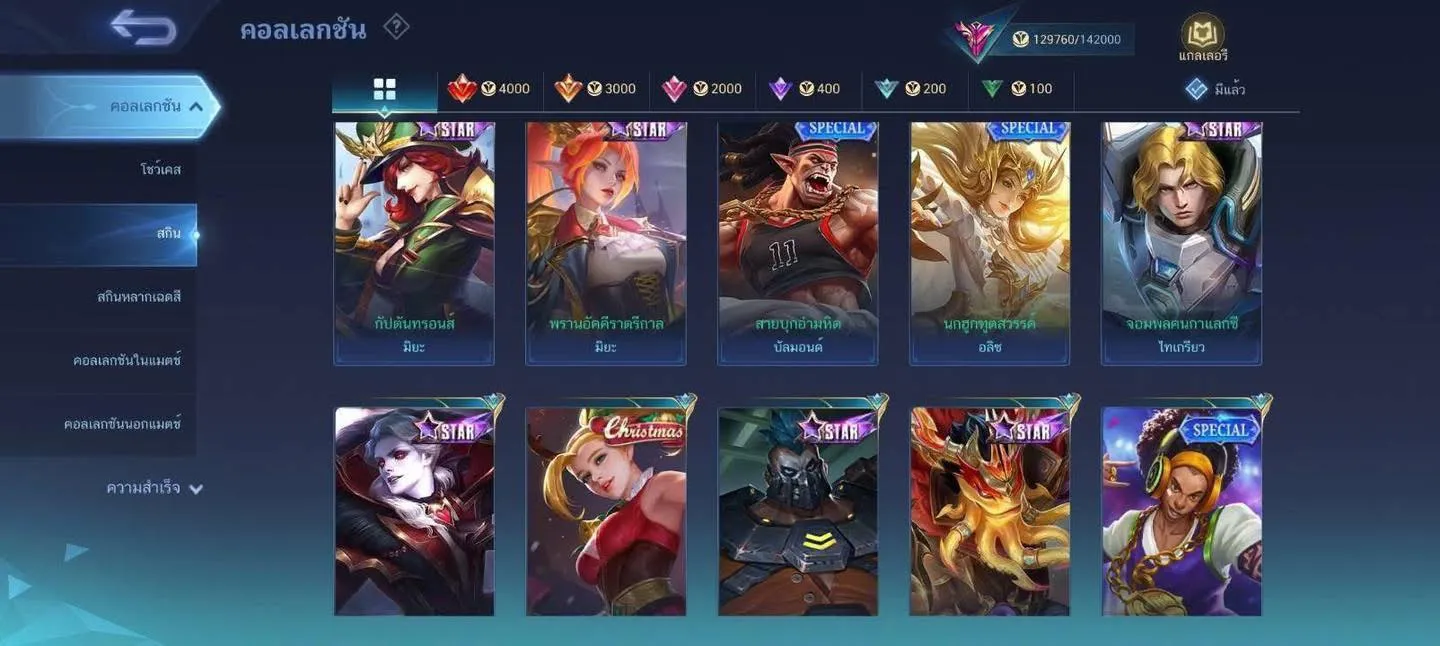This screenshot has height=646, width=1440.
Task: View the 100-point tier tab
Action: (x=1017, y=89)
